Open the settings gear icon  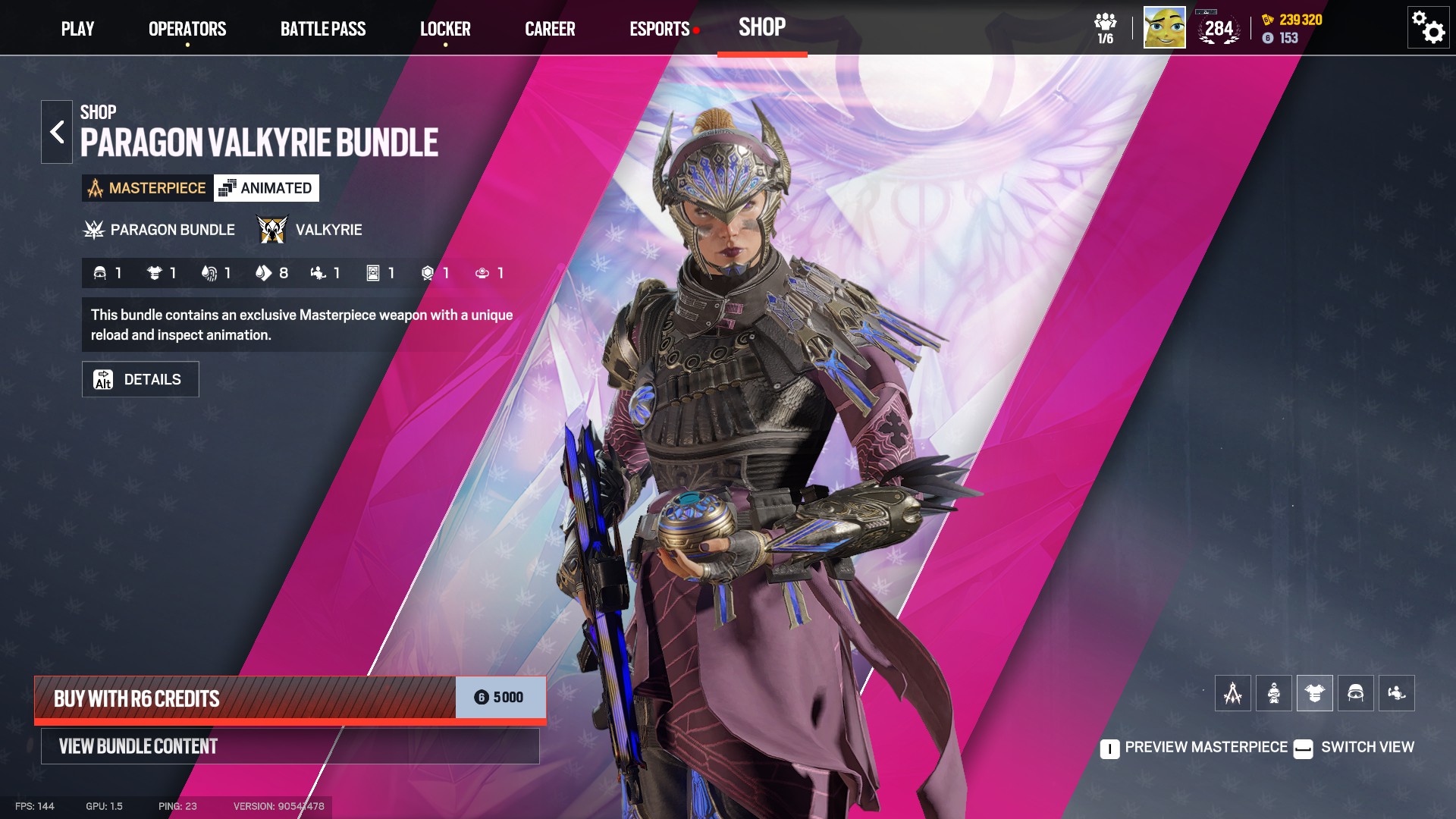[x=1427, y=27]
